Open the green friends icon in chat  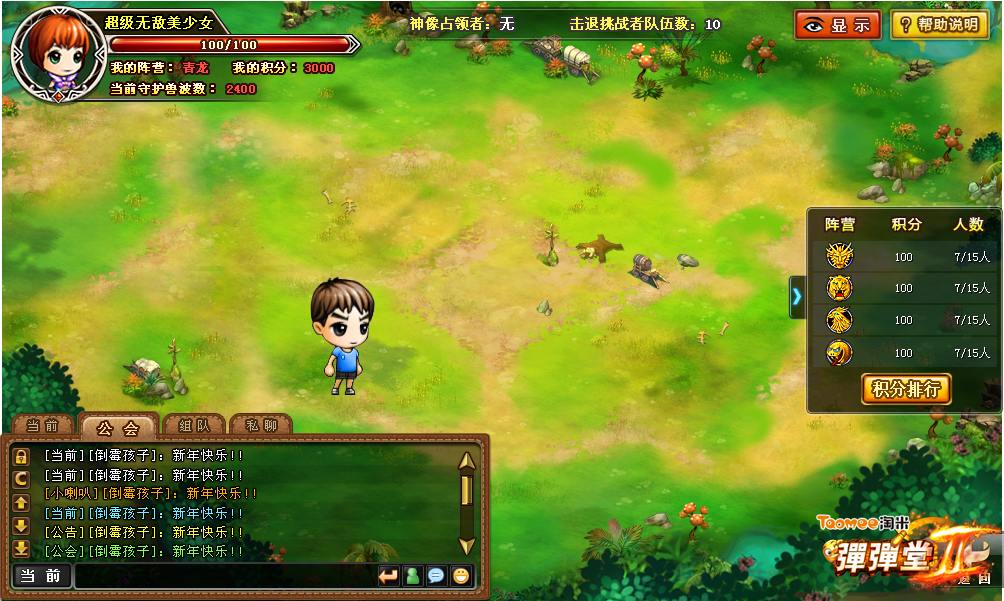tap(412, 576)
